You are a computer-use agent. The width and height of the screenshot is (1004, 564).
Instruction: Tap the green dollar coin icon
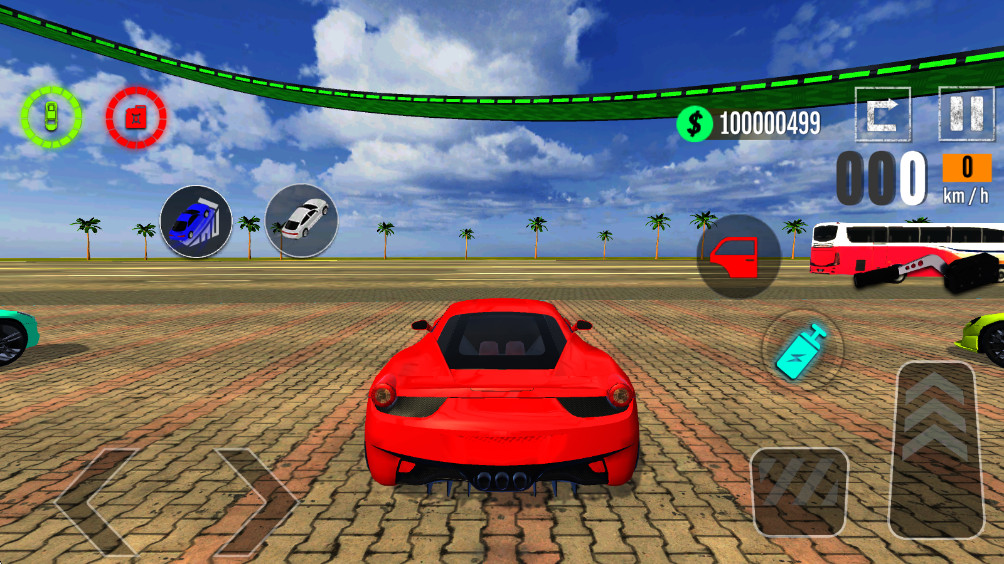(x=695, y=123)
